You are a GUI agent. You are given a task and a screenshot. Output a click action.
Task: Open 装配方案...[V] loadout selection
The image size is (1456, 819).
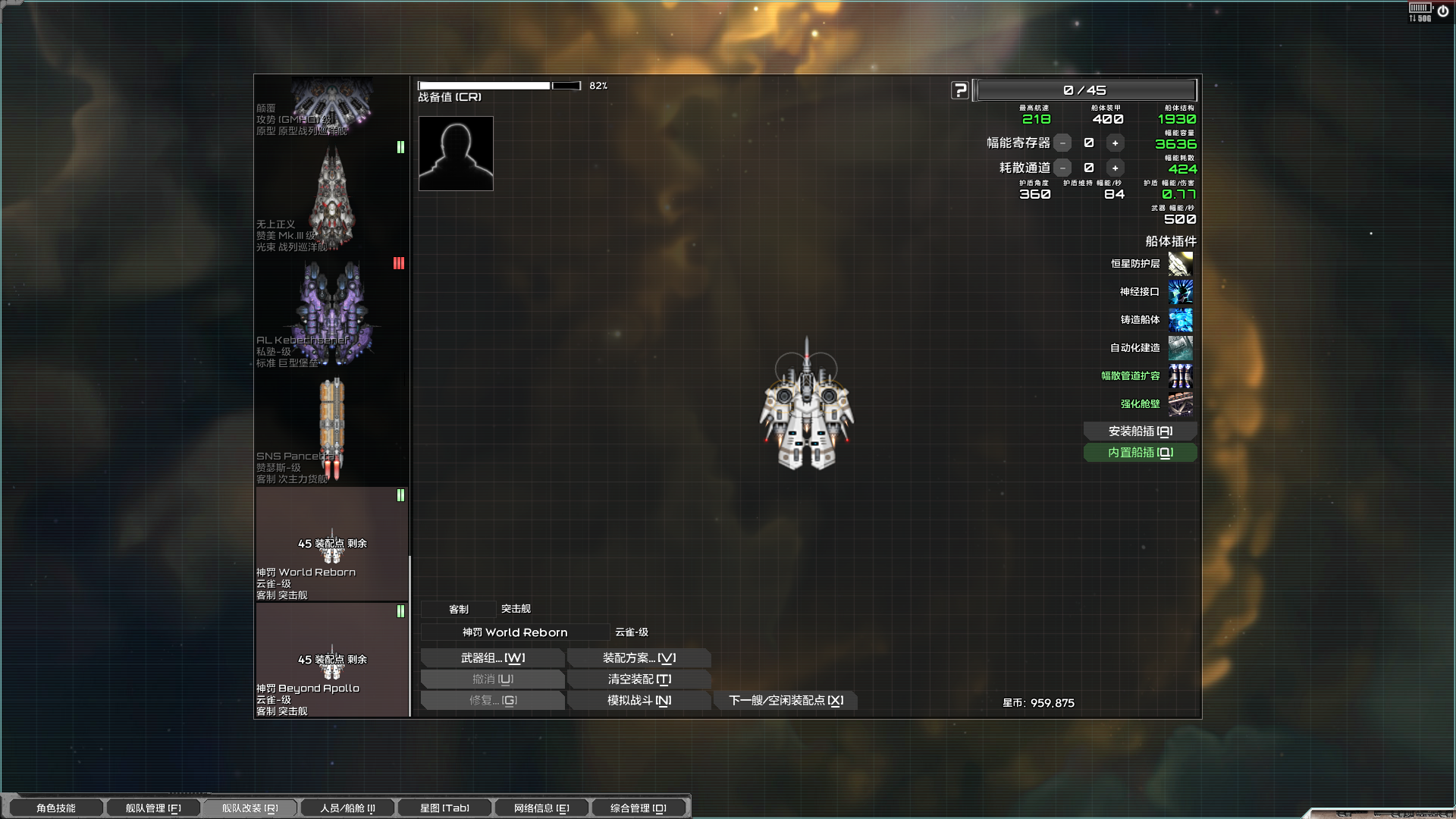pos(638,657)
